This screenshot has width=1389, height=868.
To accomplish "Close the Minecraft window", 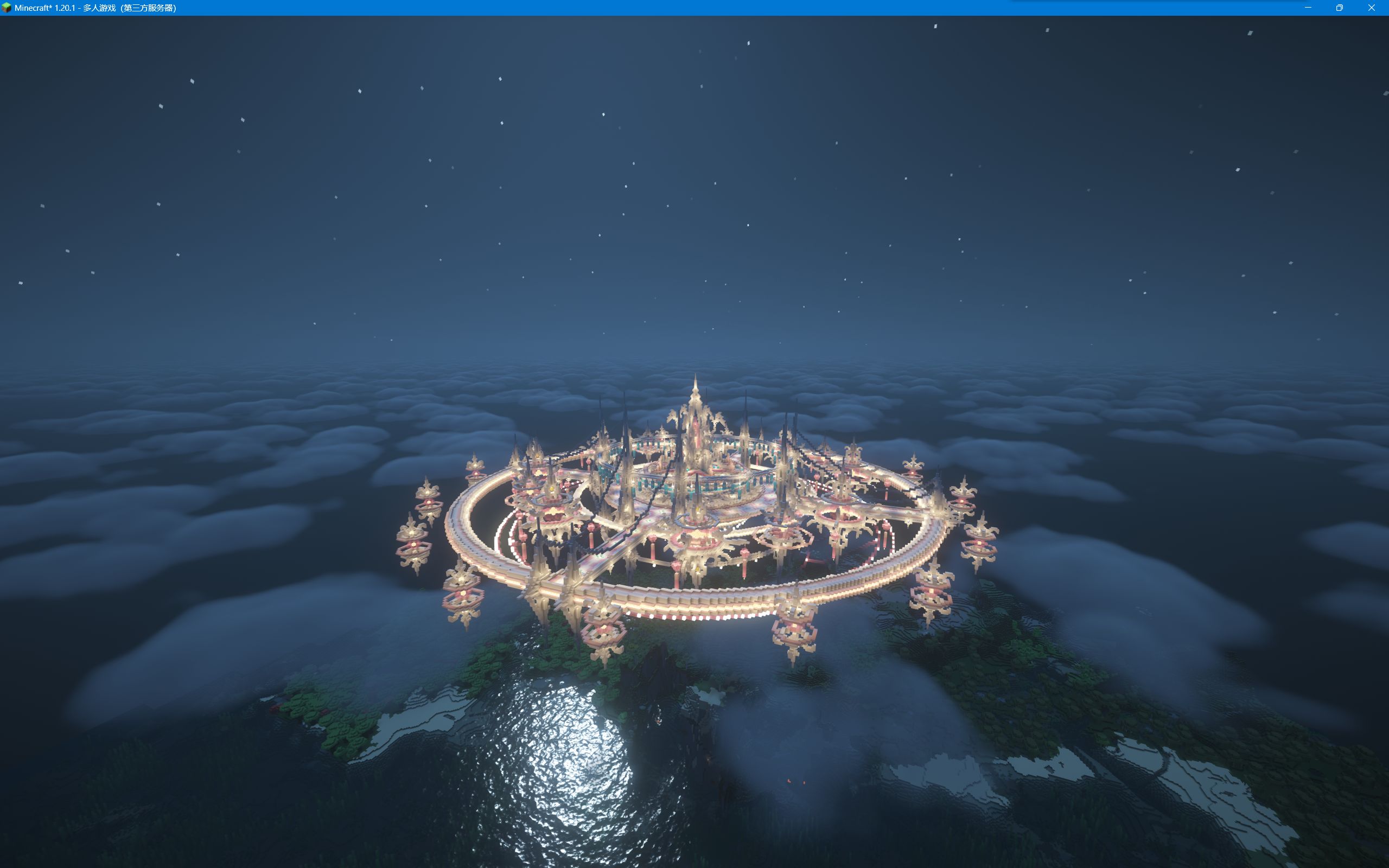I will tap(1371, 8).
